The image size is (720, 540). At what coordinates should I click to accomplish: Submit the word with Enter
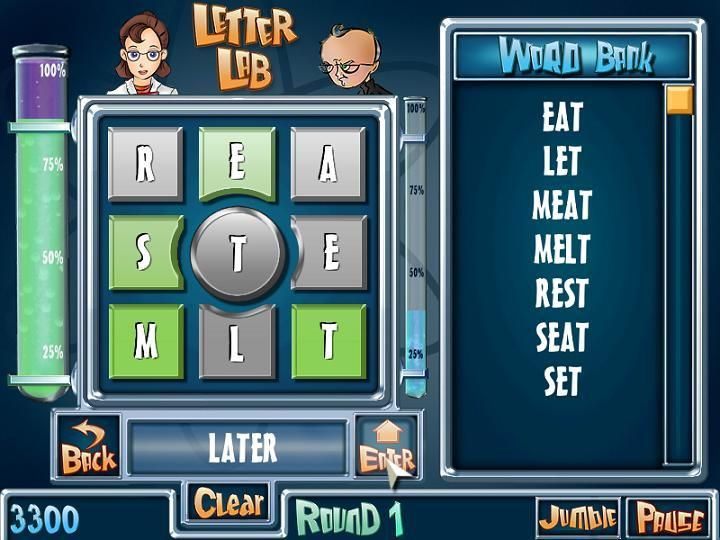pos(386,447)
